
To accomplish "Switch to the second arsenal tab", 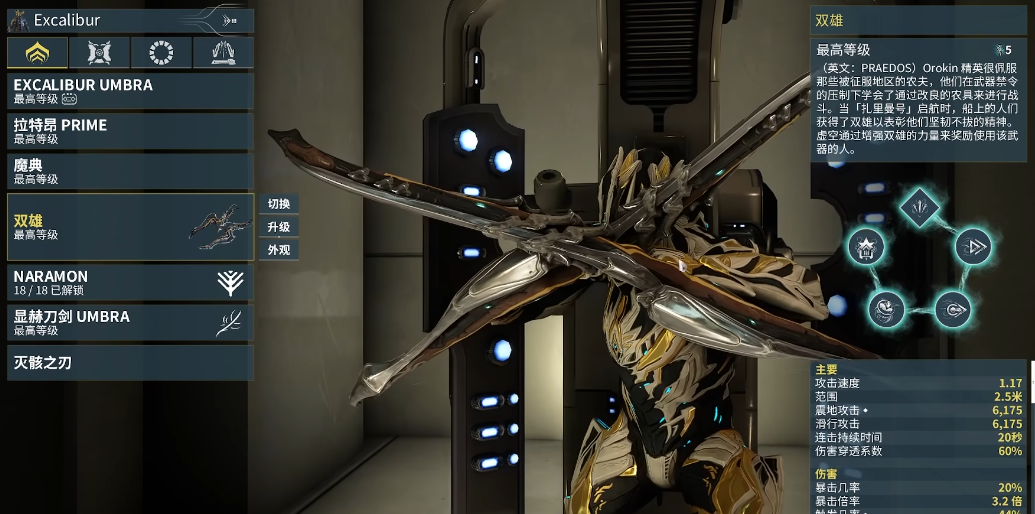I will [99, 53].
